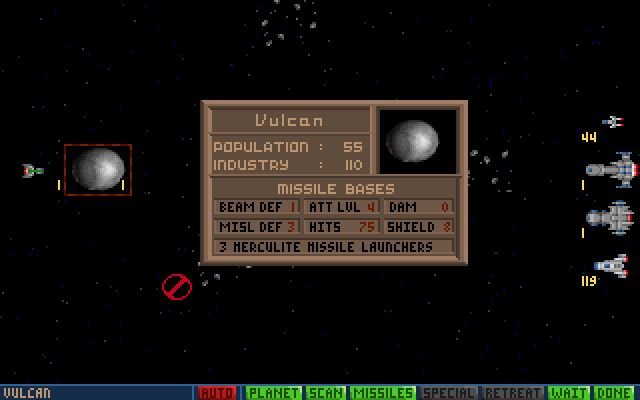The image size is (640, 400).
Task: End the turn with DONE
Action: click(614, 393)
